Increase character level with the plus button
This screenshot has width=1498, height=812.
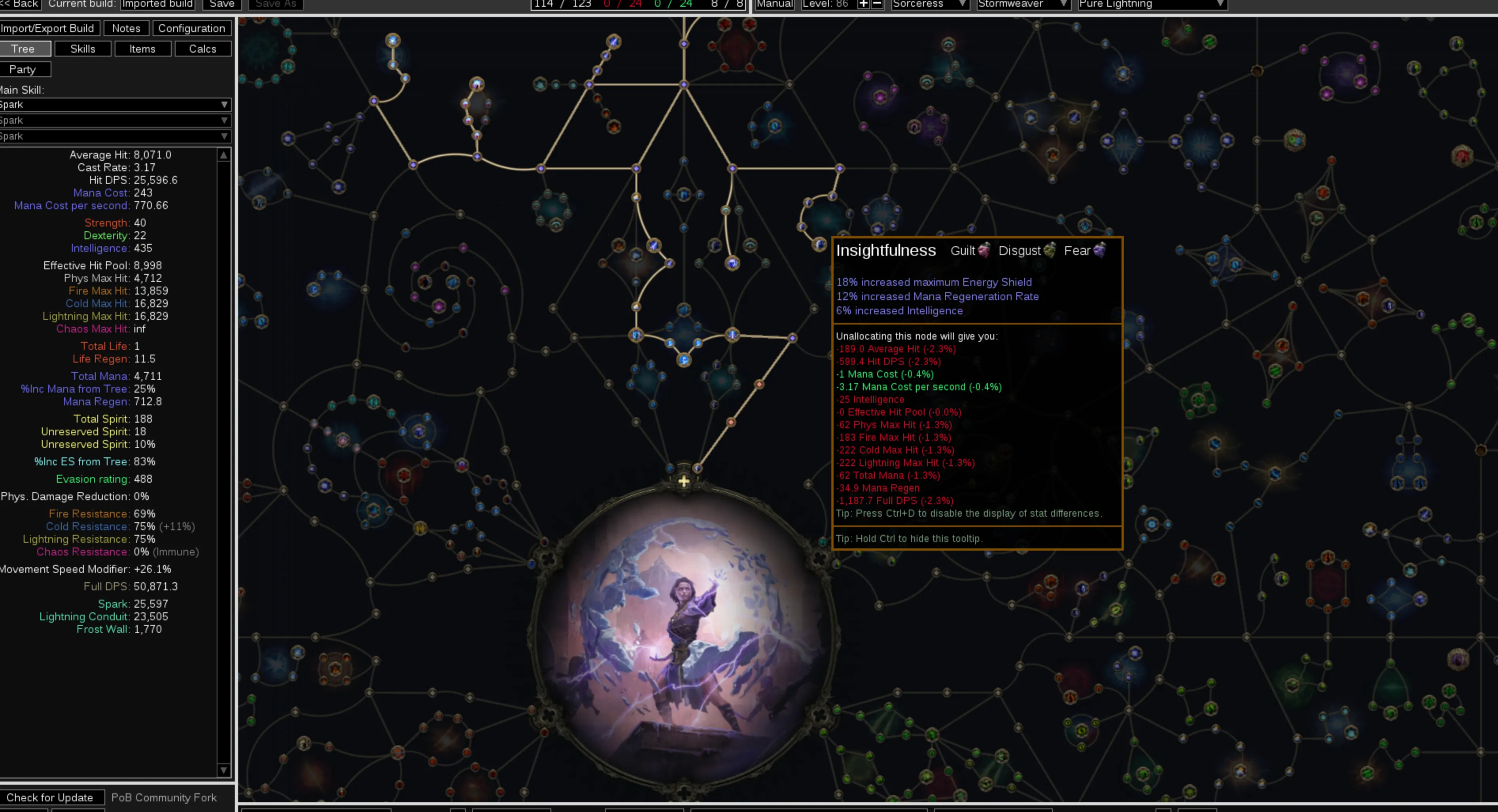(x=864, y=5)
